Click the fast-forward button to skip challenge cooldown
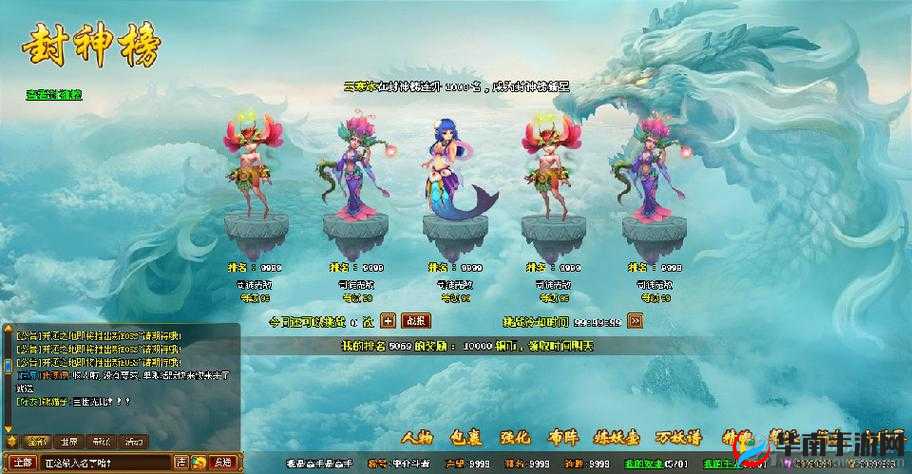This screenshot has height=474, width=912. 635,321
